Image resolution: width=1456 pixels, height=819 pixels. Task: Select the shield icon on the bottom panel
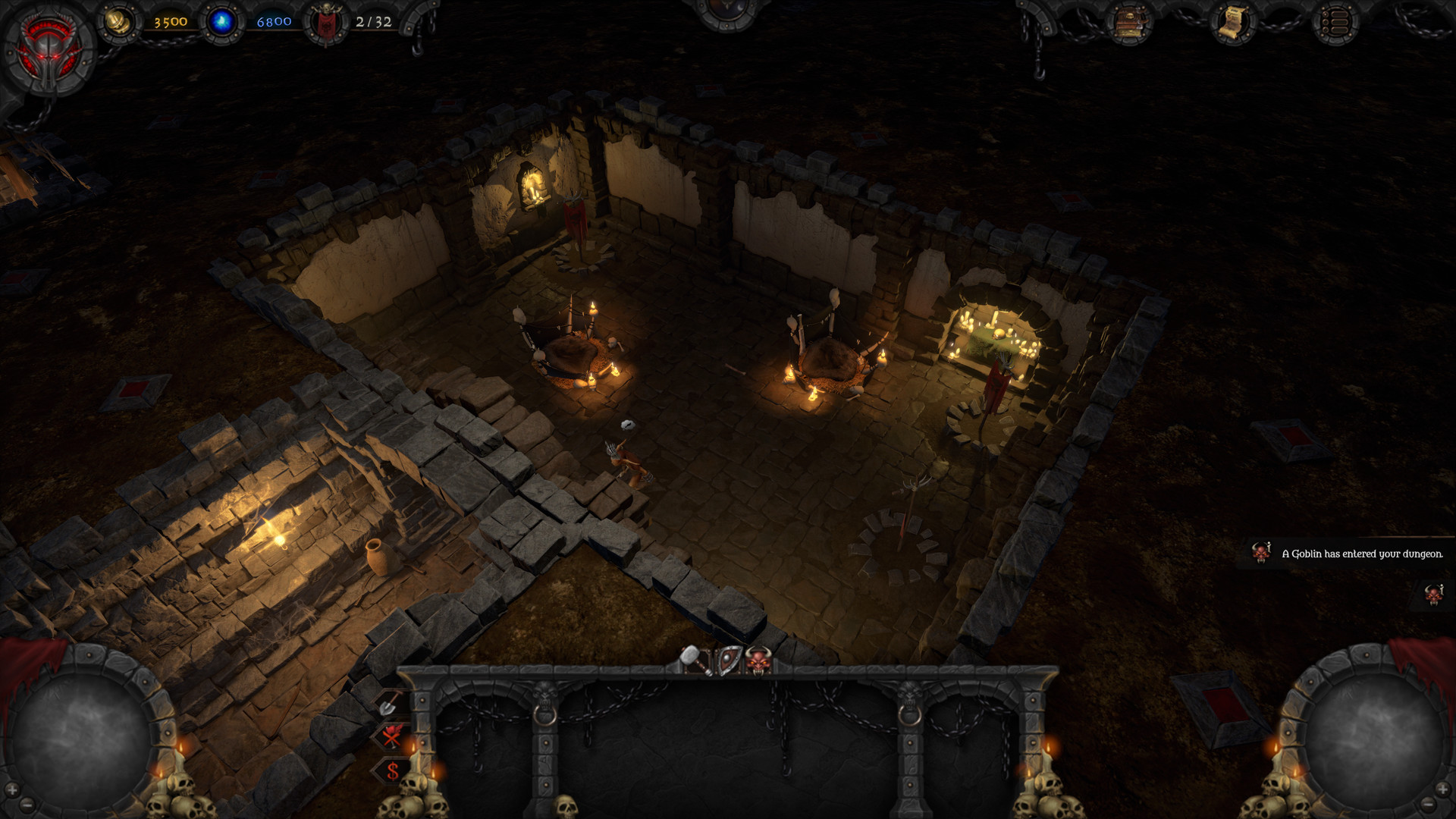730,658
